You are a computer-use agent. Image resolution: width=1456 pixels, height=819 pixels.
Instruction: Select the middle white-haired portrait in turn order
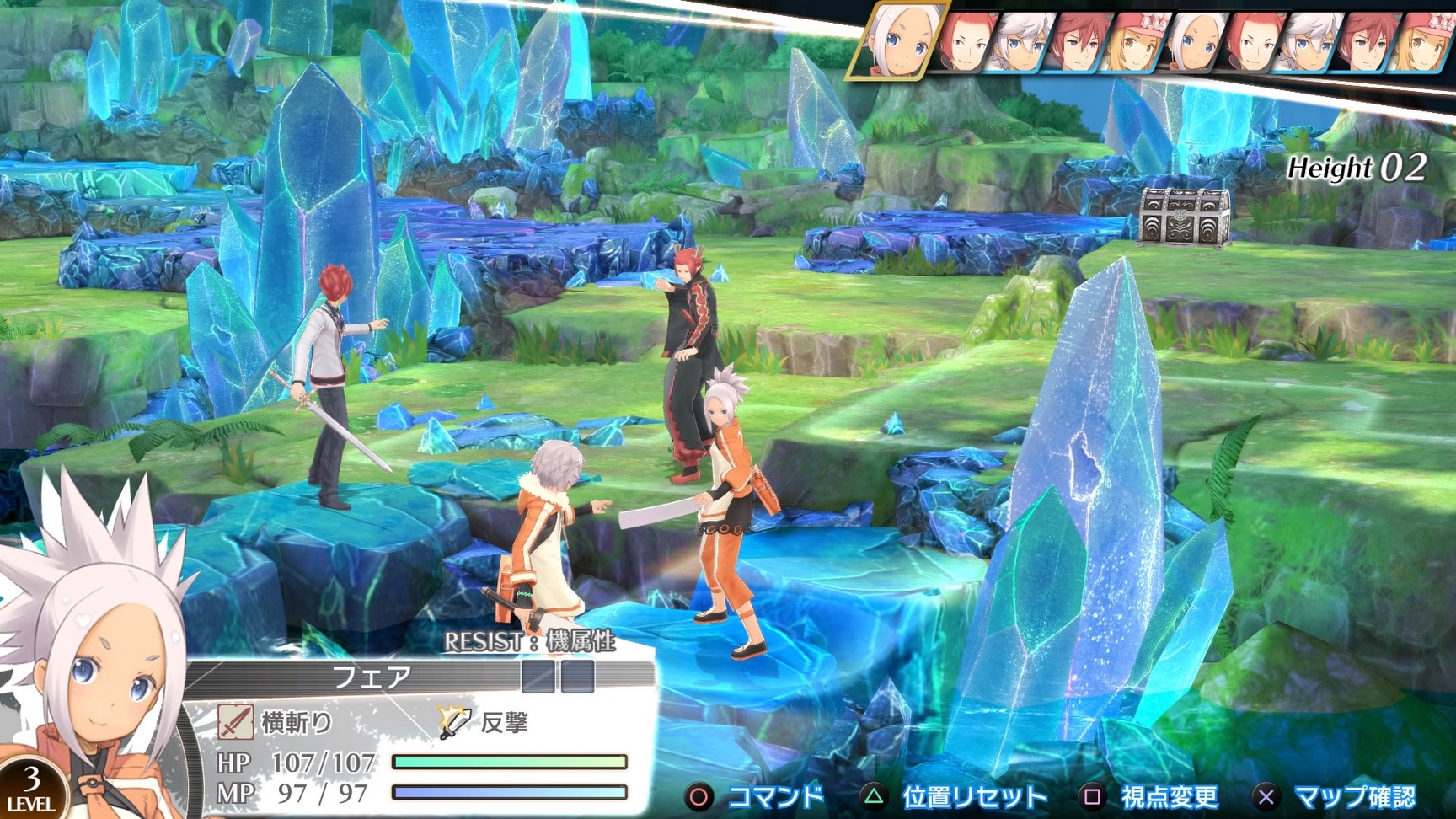pyautogui.click(x=1194, y=40)
